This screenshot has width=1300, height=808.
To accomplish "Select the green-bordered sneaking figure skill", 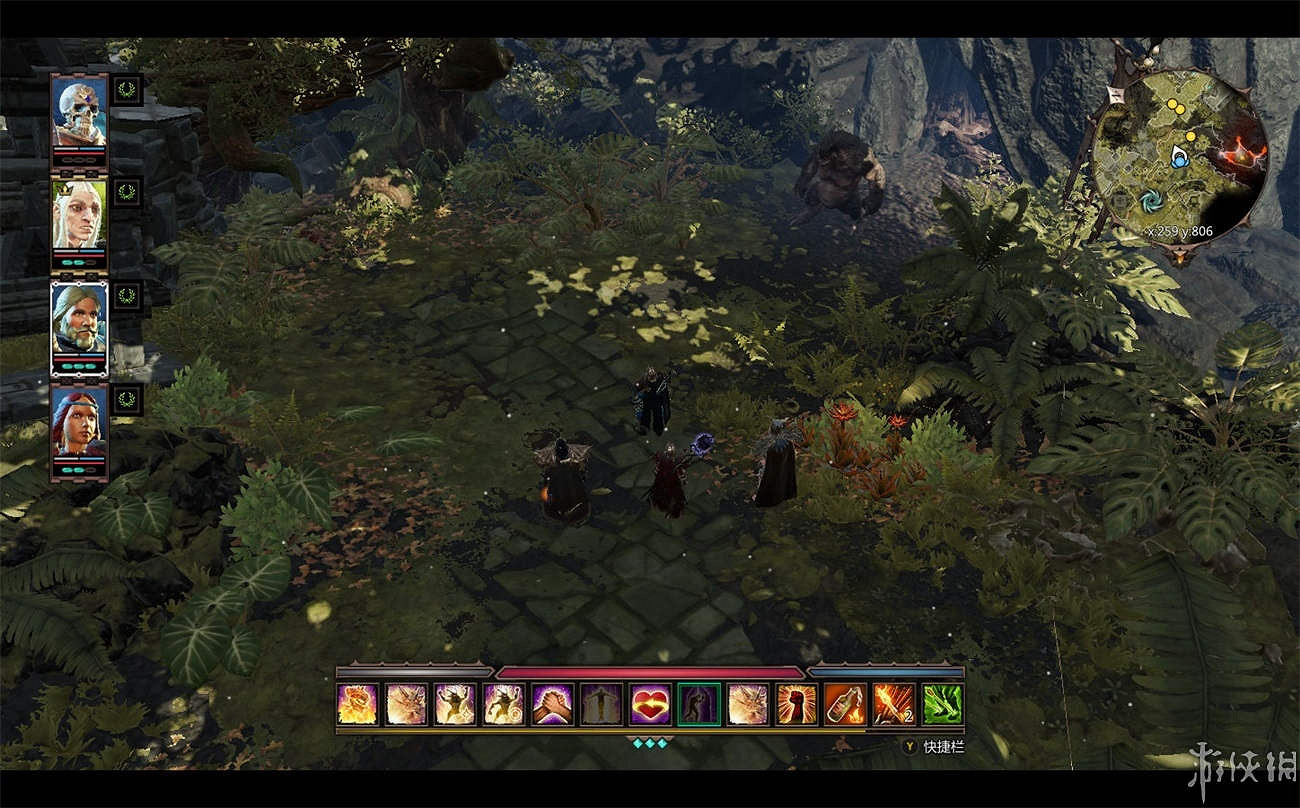I will click(698, 704).
